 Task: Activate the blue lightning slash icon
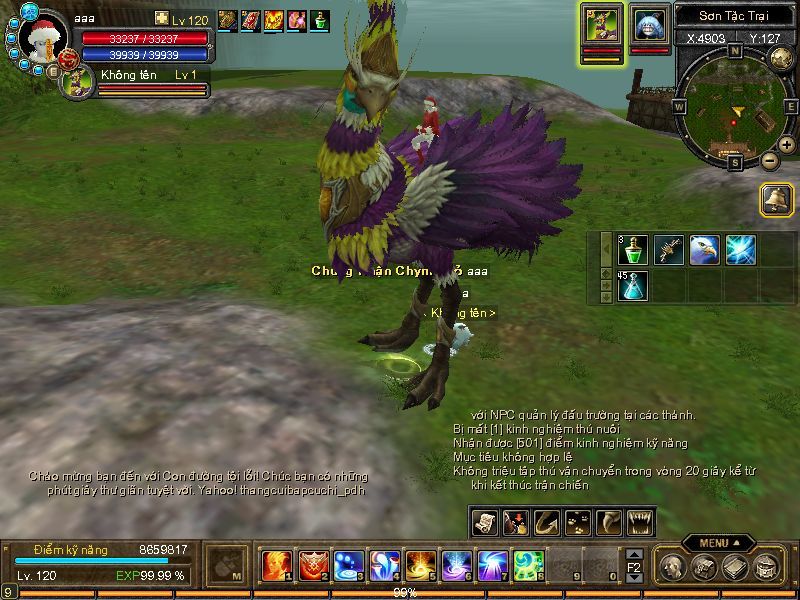click(x=740, y=250)
